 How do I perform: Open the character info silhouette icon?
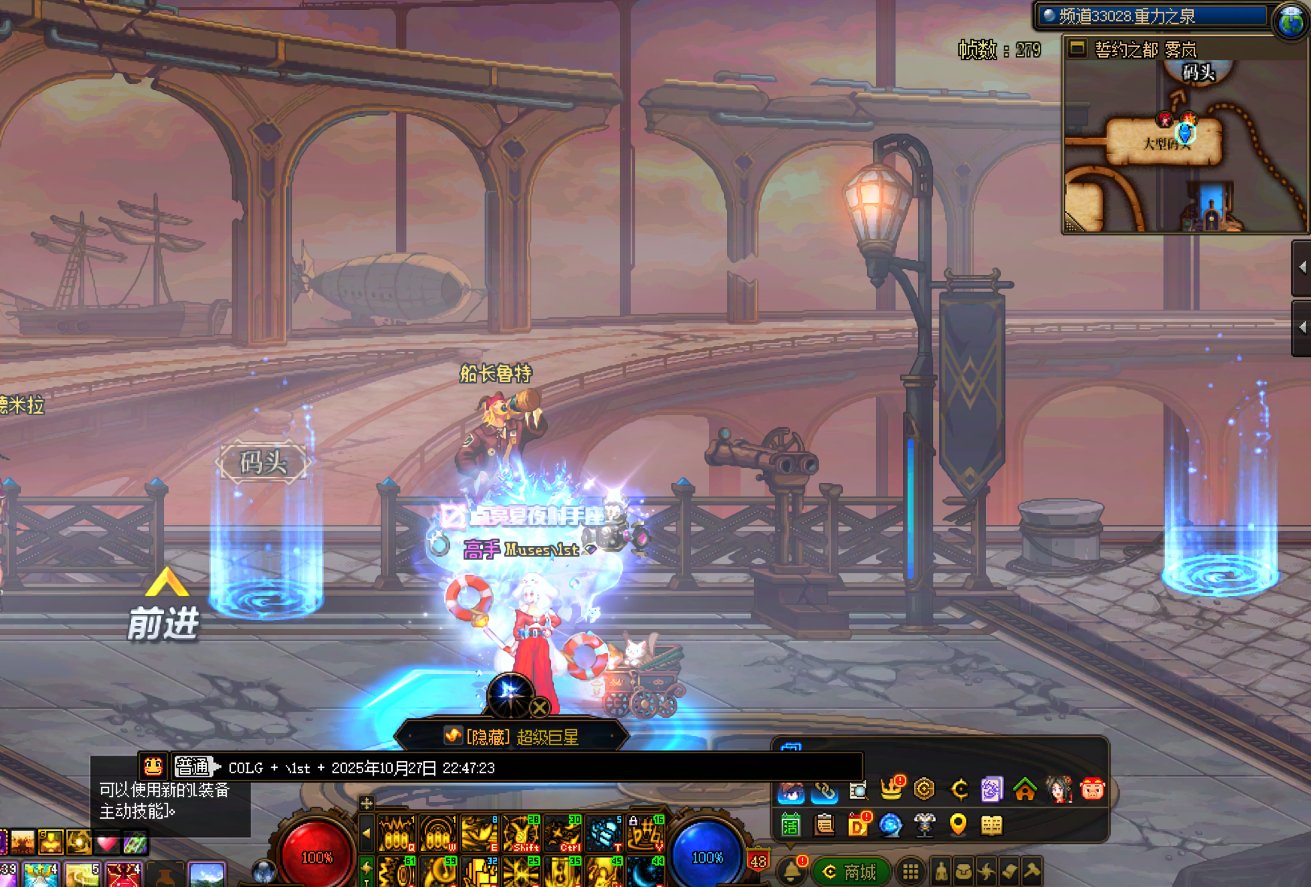click(942, 871)
